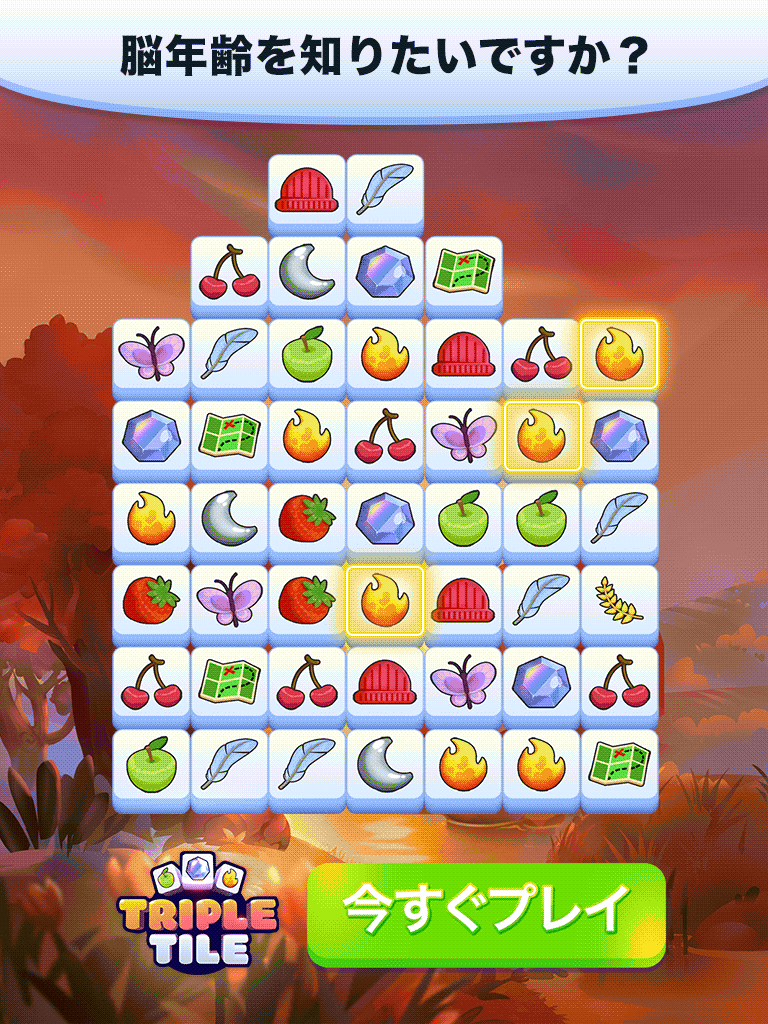Pick the feather tile beside the wheat tile

541,600
